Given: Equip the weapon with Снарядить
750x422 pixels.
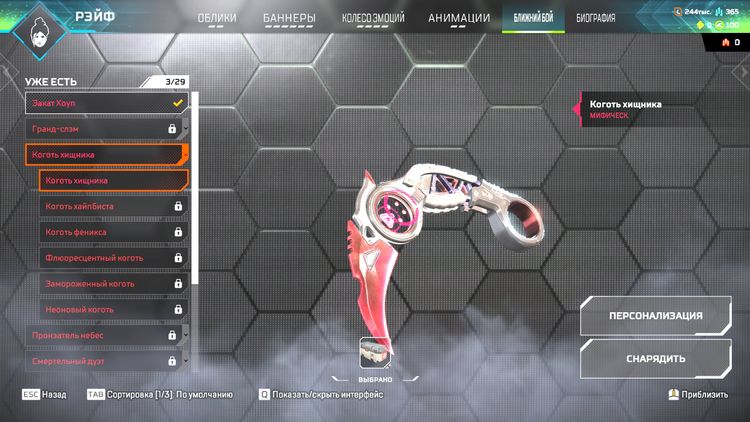Looking at the screenshot, I should pos(655,359).
